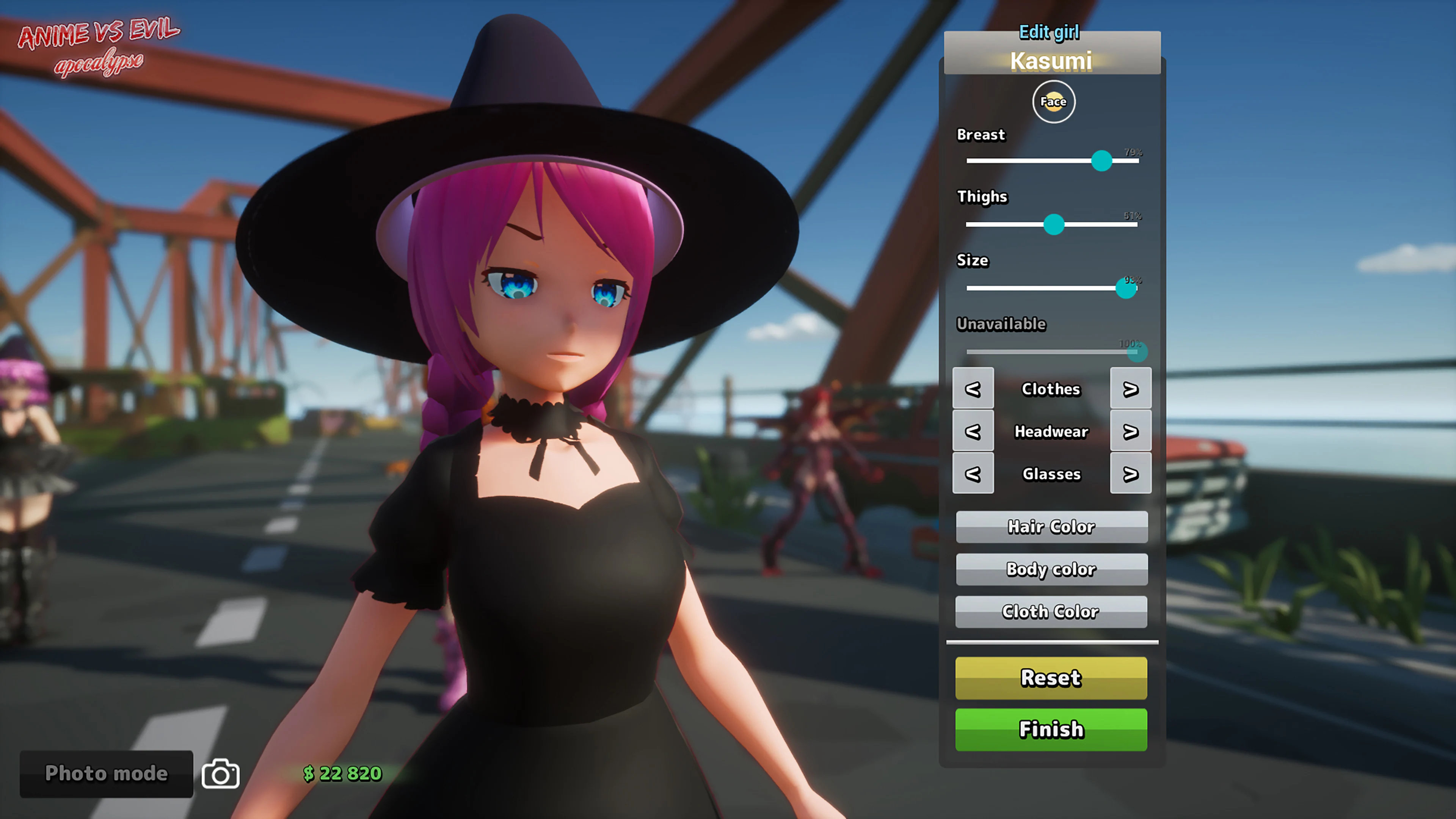Select next Clothes option
This screenshot has width=1456, height=819.
(1130, 389)
